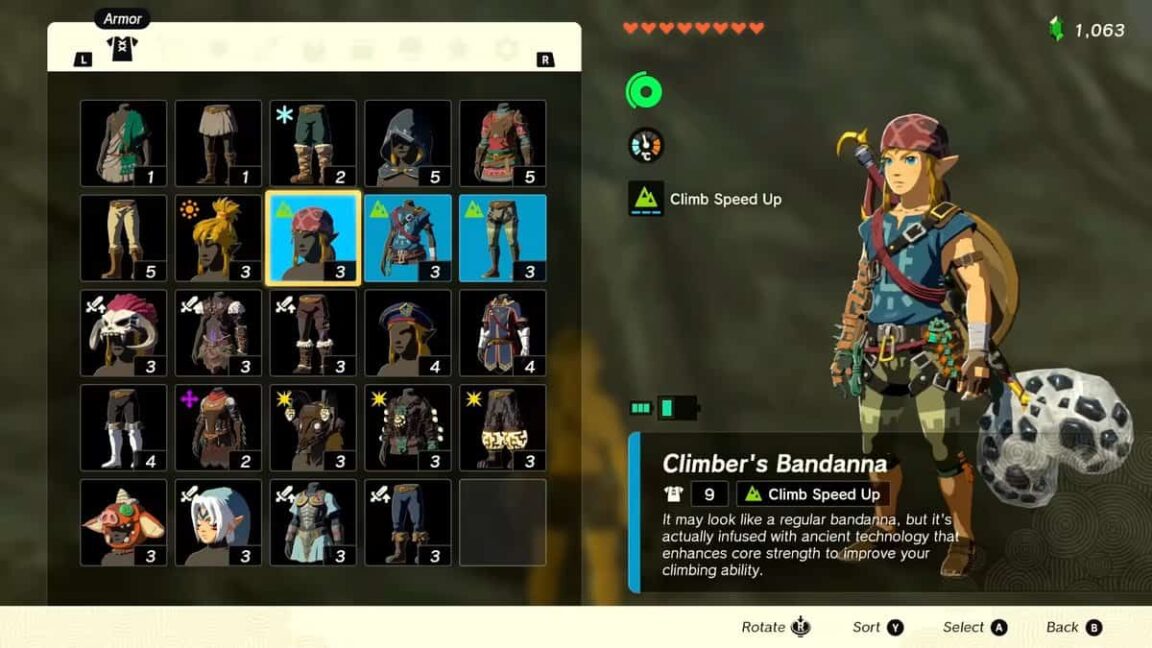Pick the Hylian Hood armor slot
Screen dimensions: 1152x648
click(x=408, y=143)
